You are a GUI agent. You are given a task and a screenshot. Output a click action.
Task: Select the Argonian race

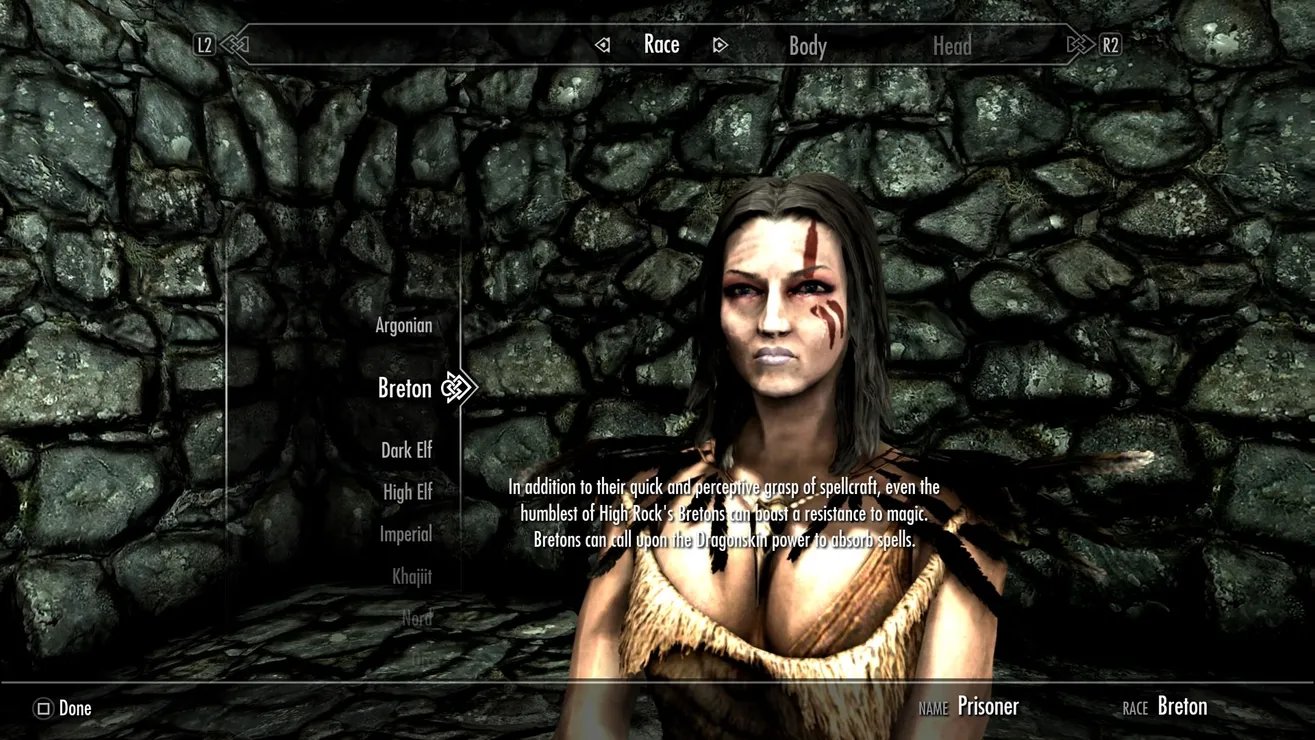pos(404,326)
